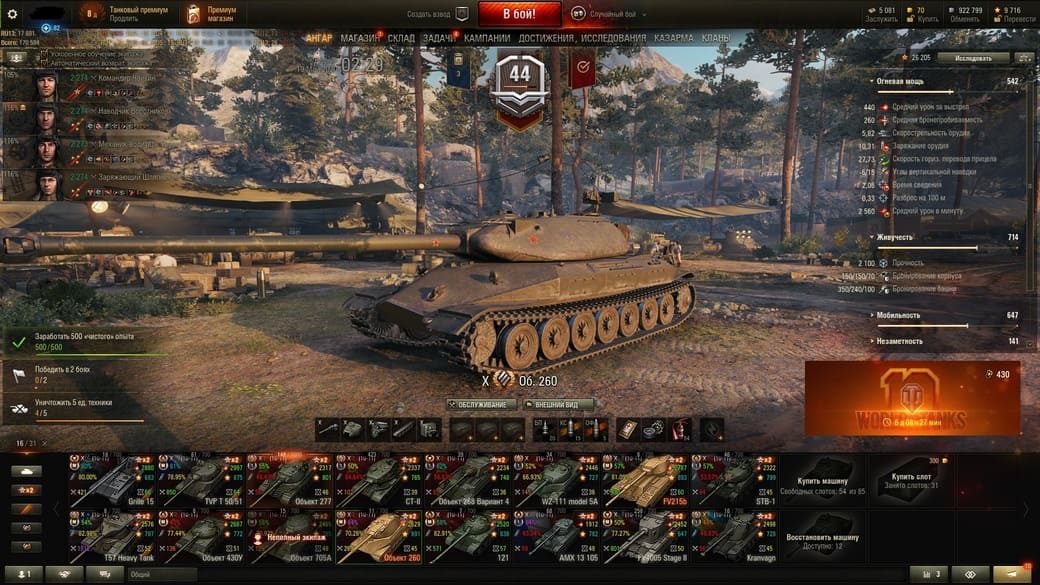Open the World of Tanks event banner
This screenshot has width=1040, height=585.
tap(912, 398)
